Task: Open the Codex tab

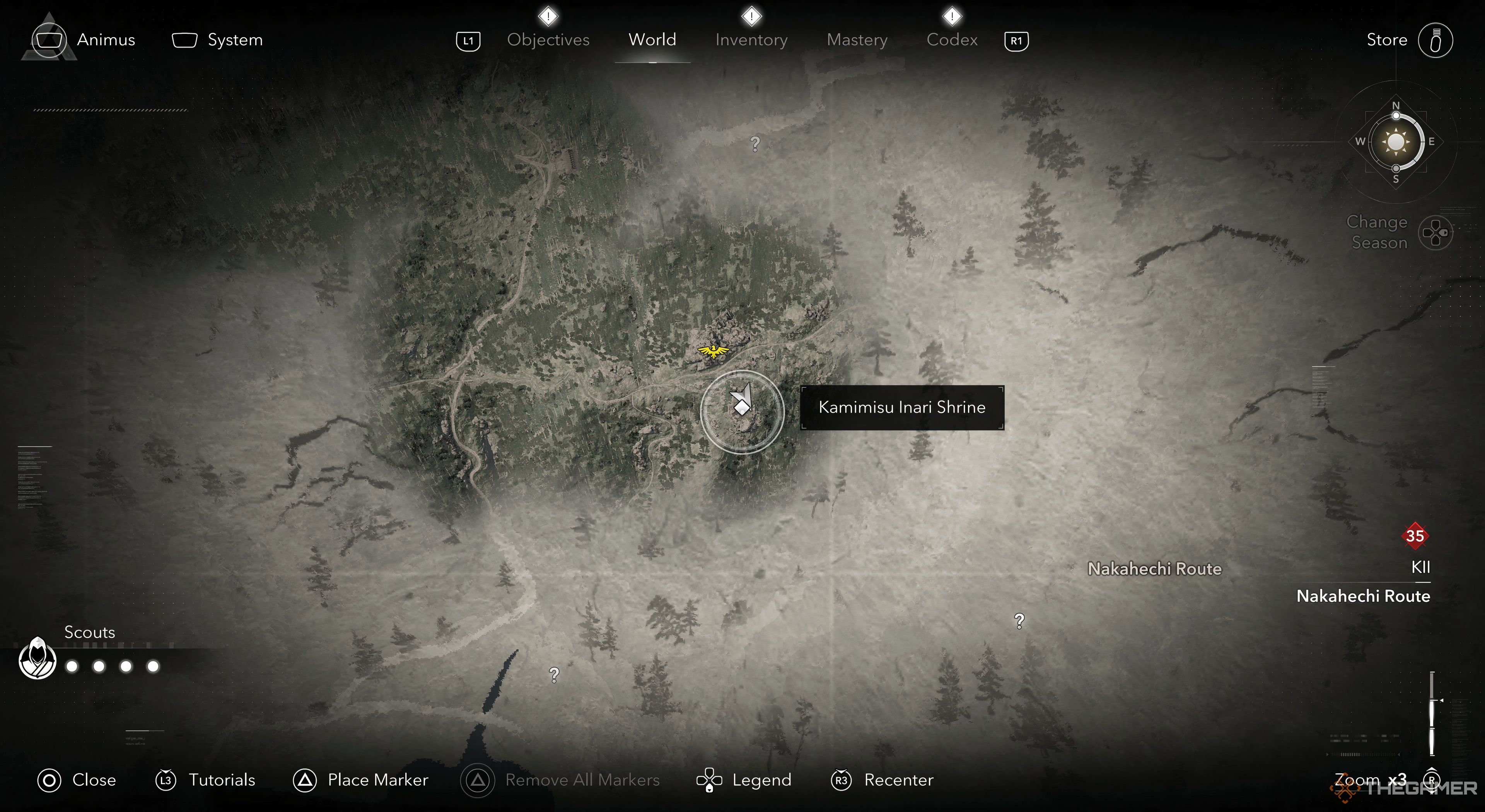Action: [952, 40]
